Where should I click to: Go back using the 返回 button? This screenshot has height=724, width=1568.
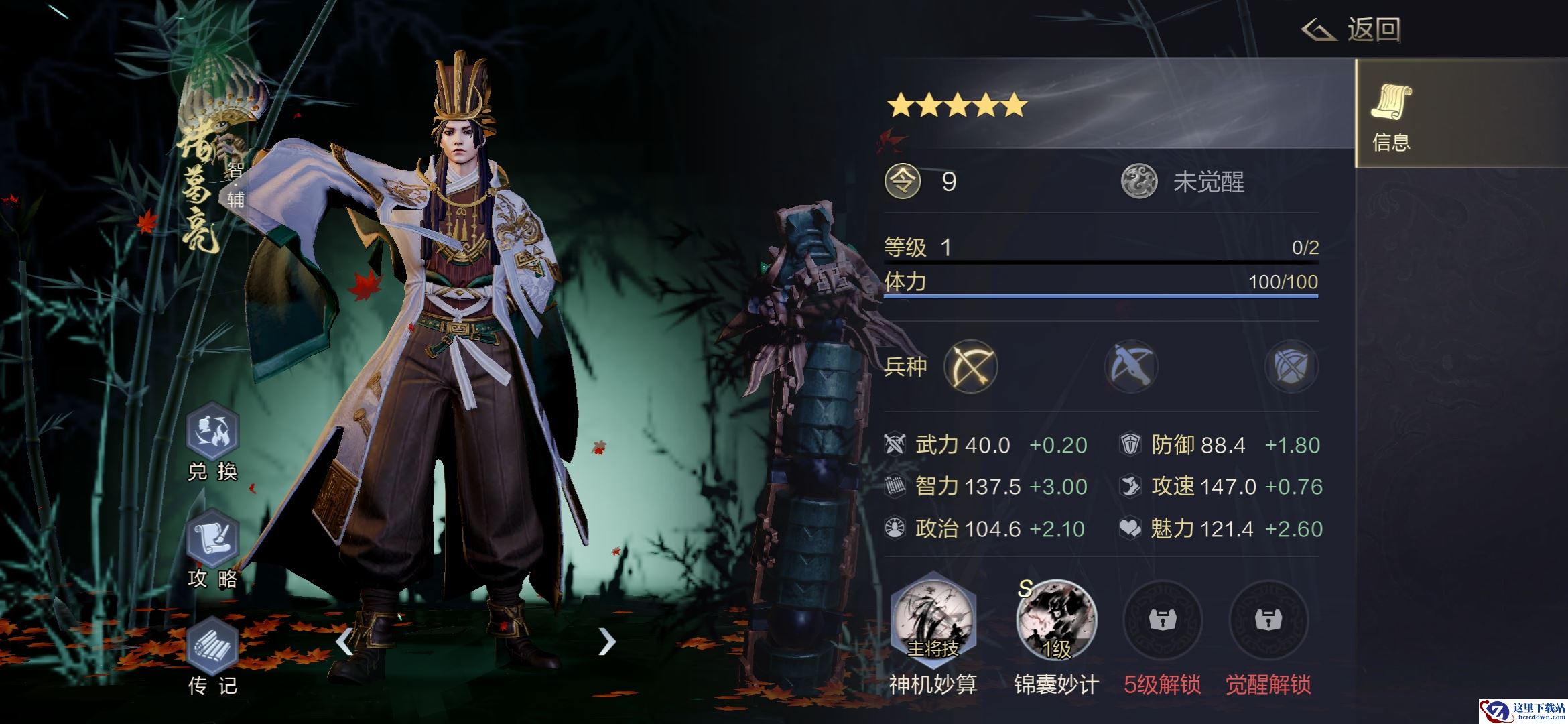1352,29
